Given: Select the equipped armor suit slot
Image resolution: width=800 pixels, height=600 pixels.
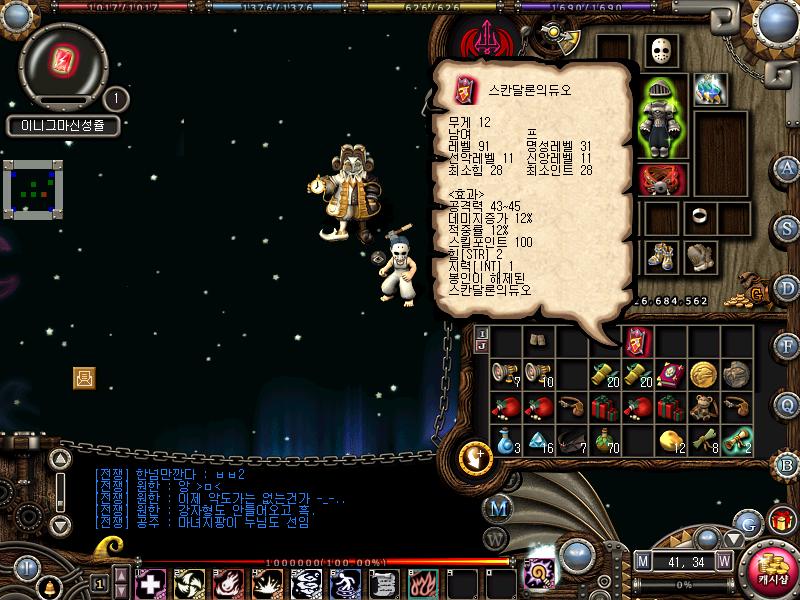Looking at the screenshot, I should (659, 117).
